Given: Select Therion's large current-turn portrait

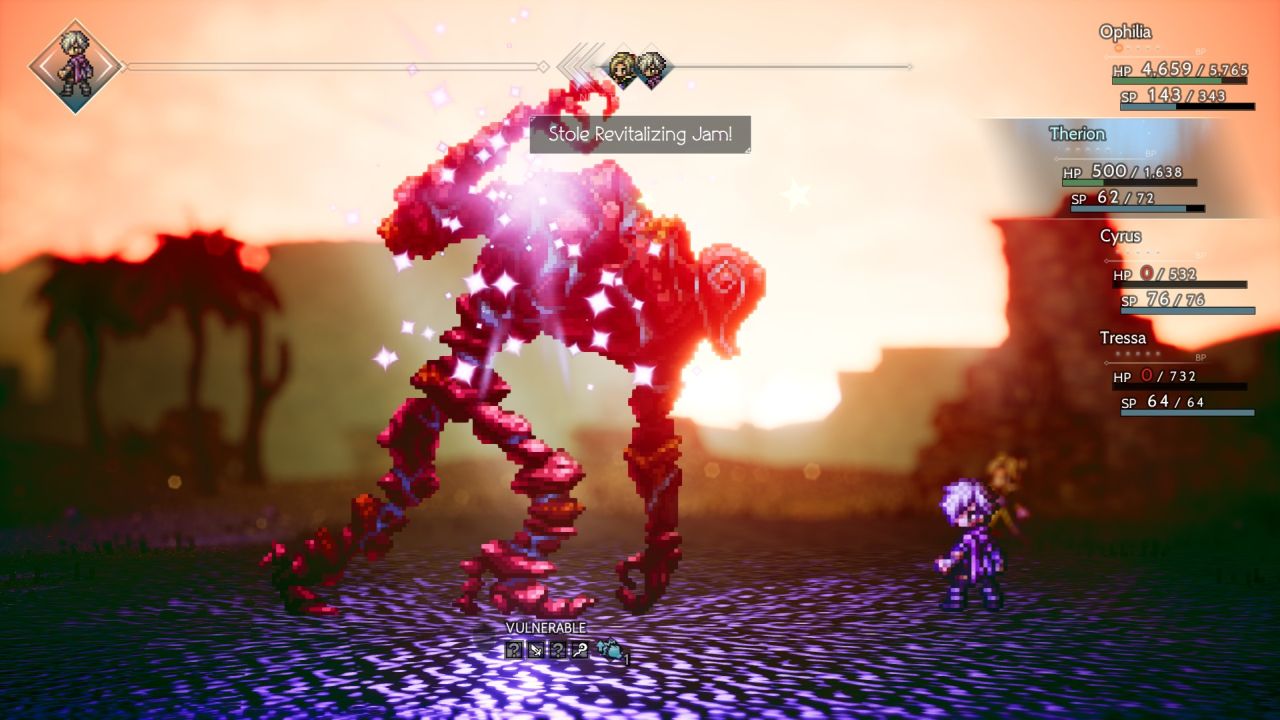Looking at the screenshot, I should (x=75, y=67).
